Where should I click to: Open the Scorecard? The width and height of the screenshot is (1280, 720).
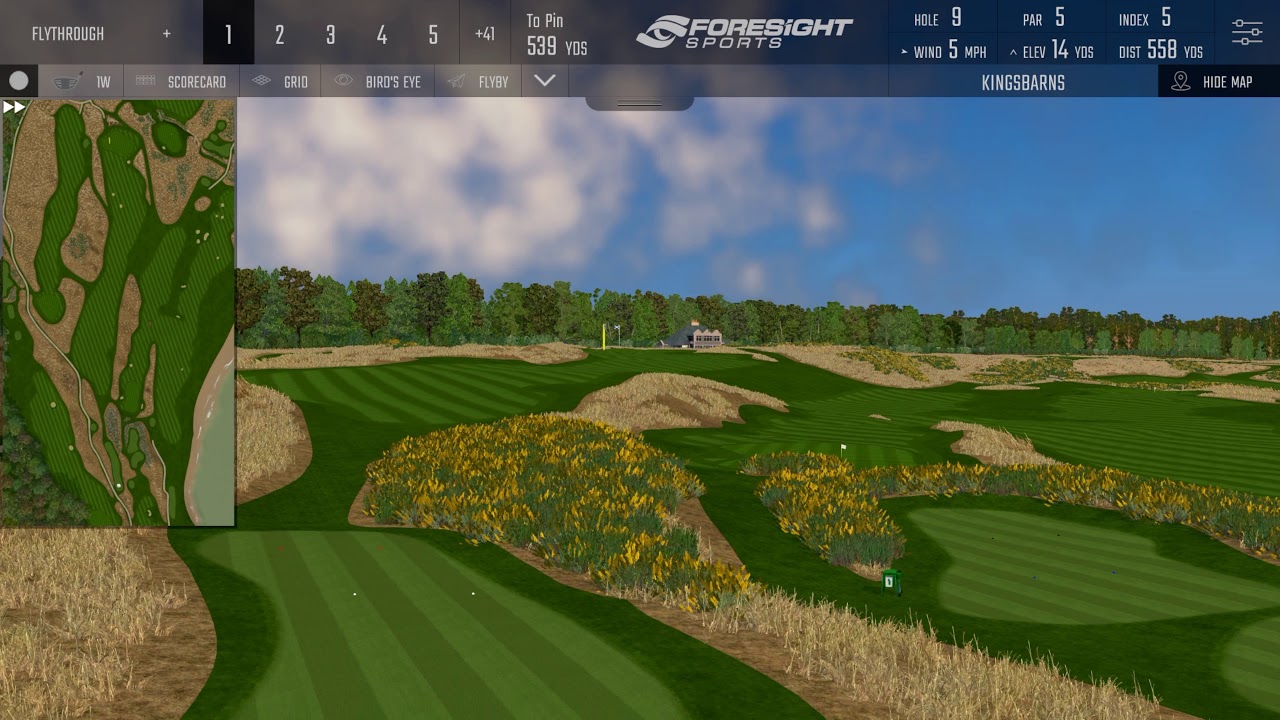[x=181, y=82]
